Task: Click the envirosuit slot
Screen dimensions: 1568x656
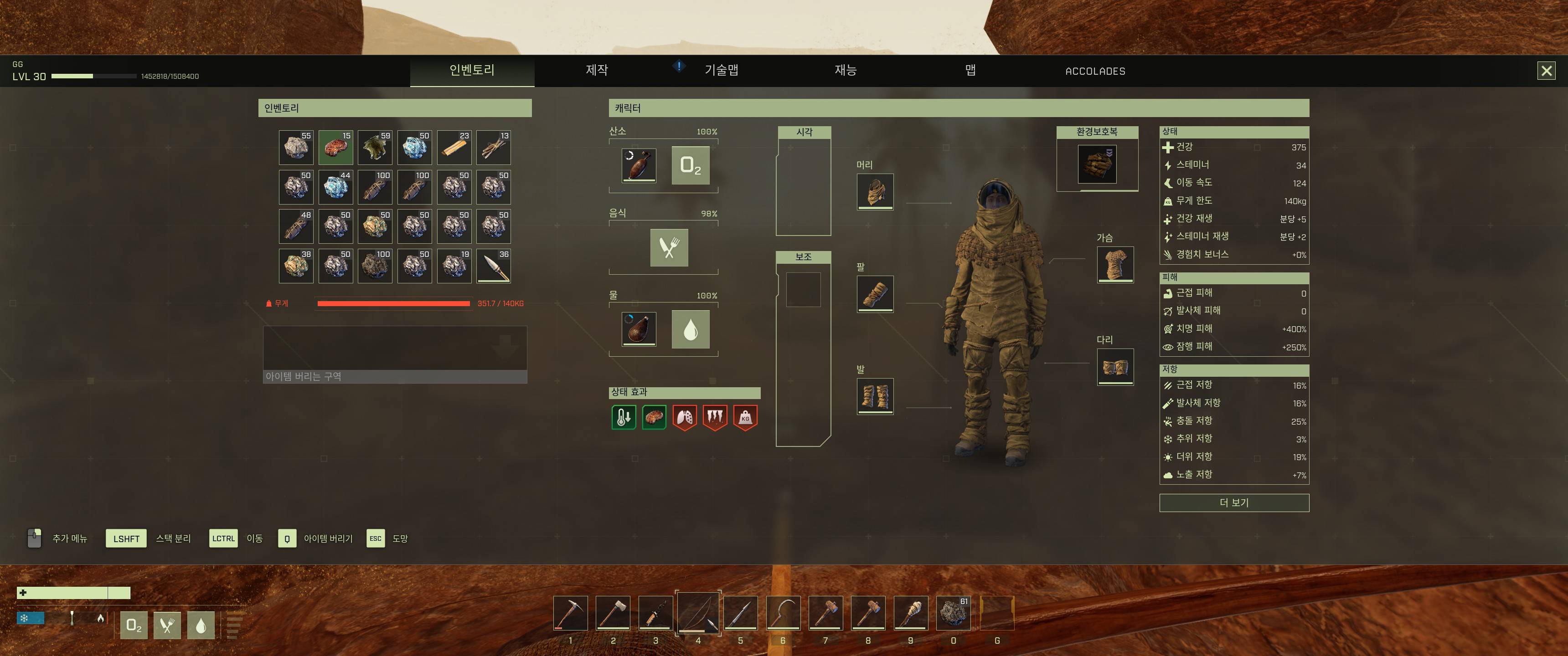Action: point(1097,164)
